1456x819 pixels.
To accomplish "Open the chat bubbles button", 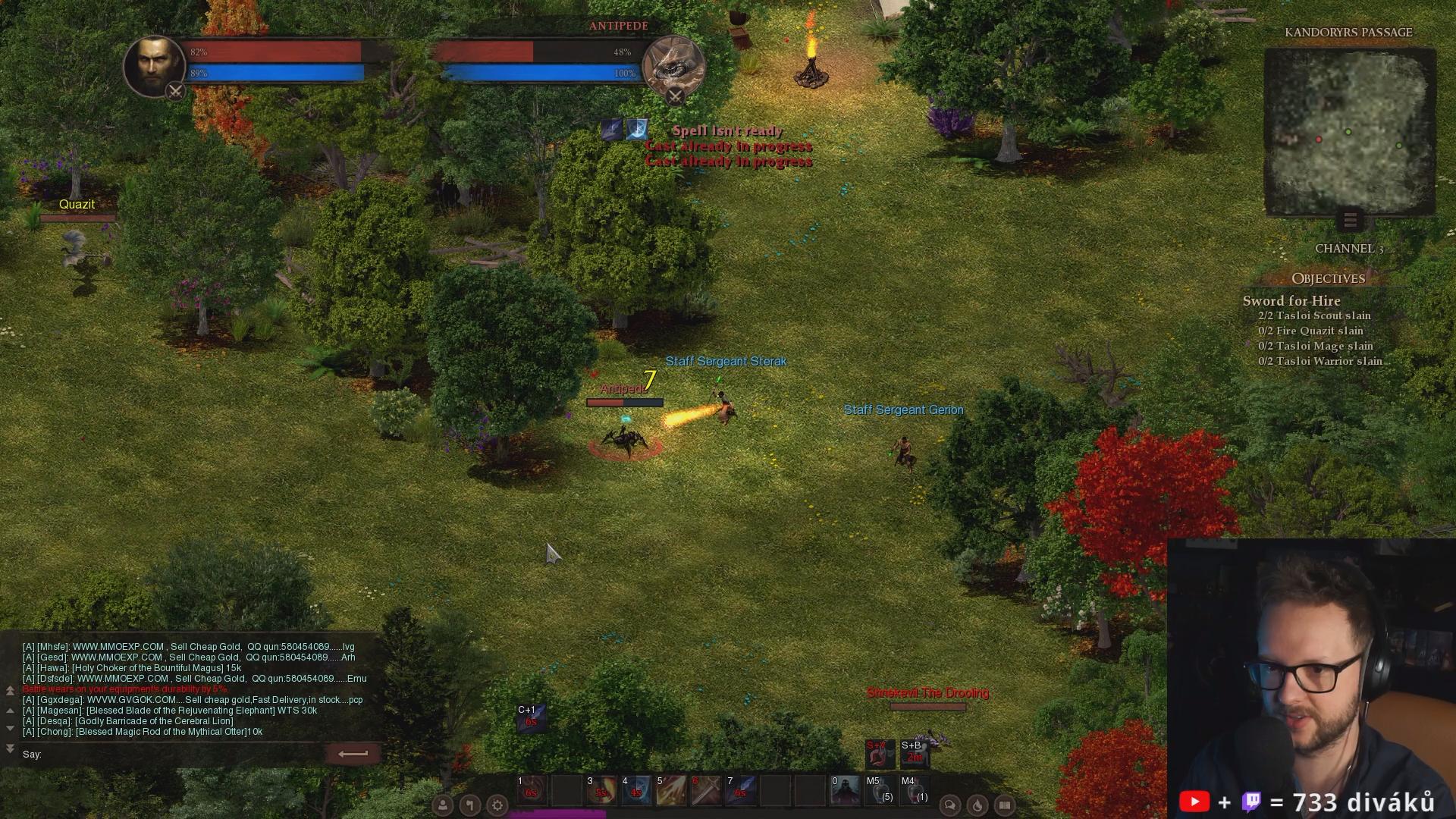I will (x=949, y=805).
